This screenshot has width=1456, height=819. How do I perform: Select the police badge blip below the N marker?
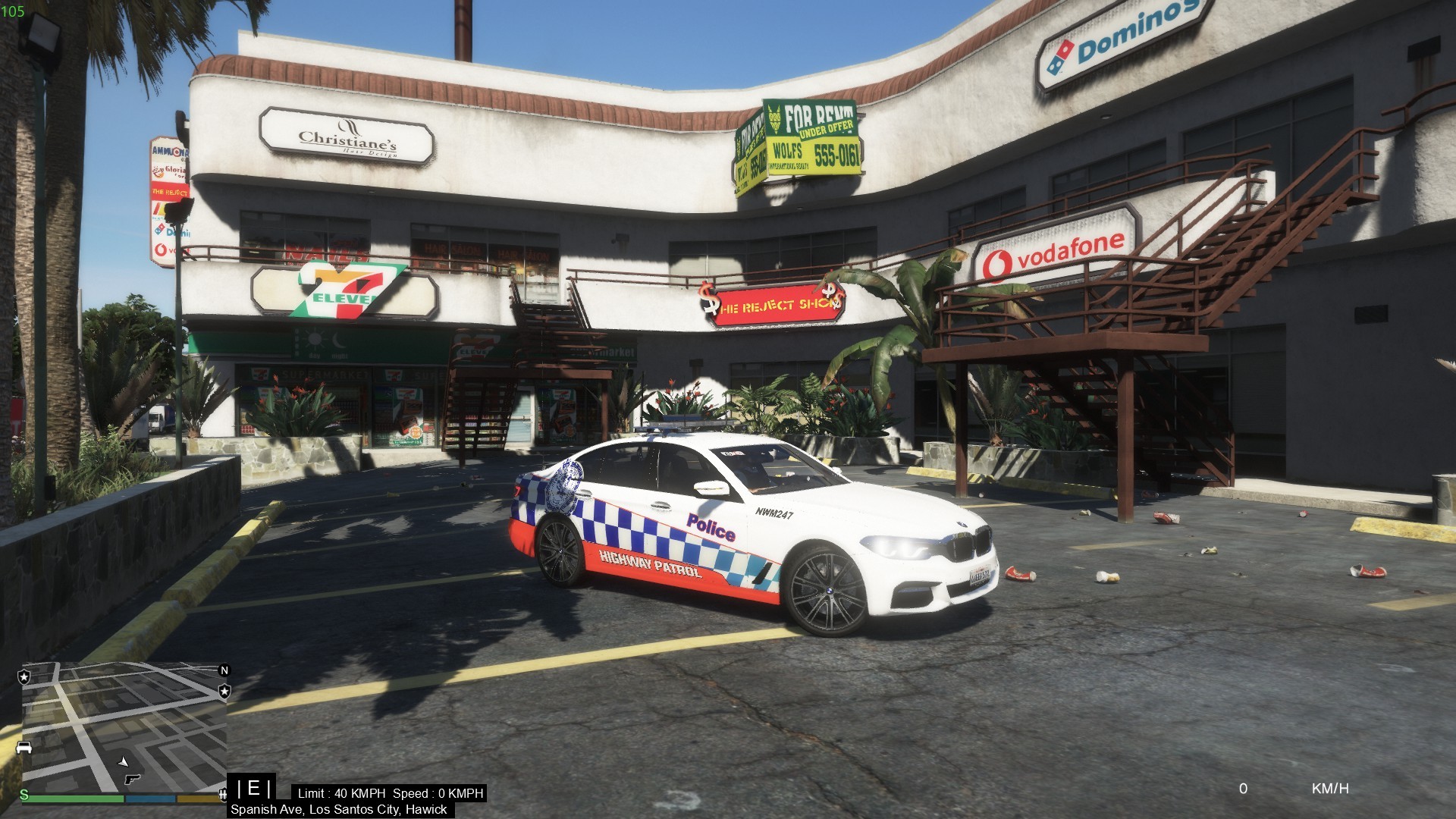(224, 691)
